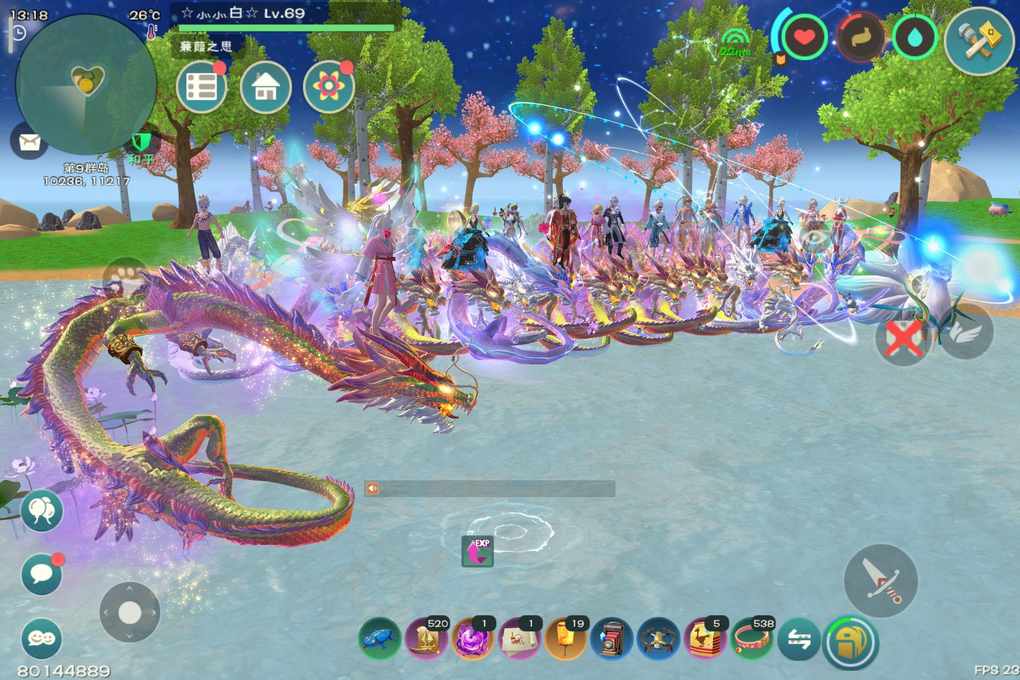Select the red collar item slot

(753, 639)
